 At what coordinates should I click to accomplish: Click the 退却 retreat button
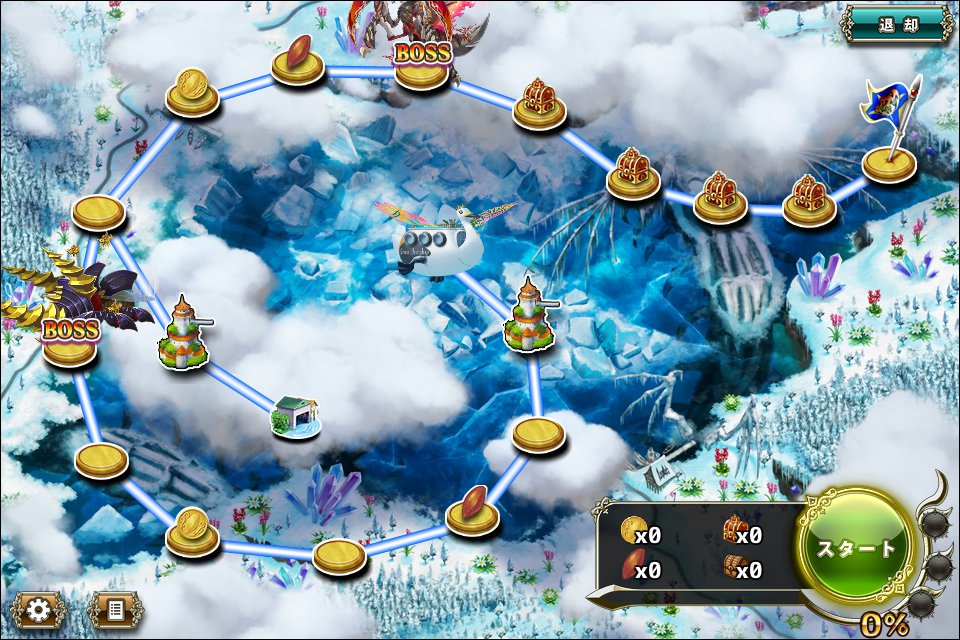click(896, 25)
